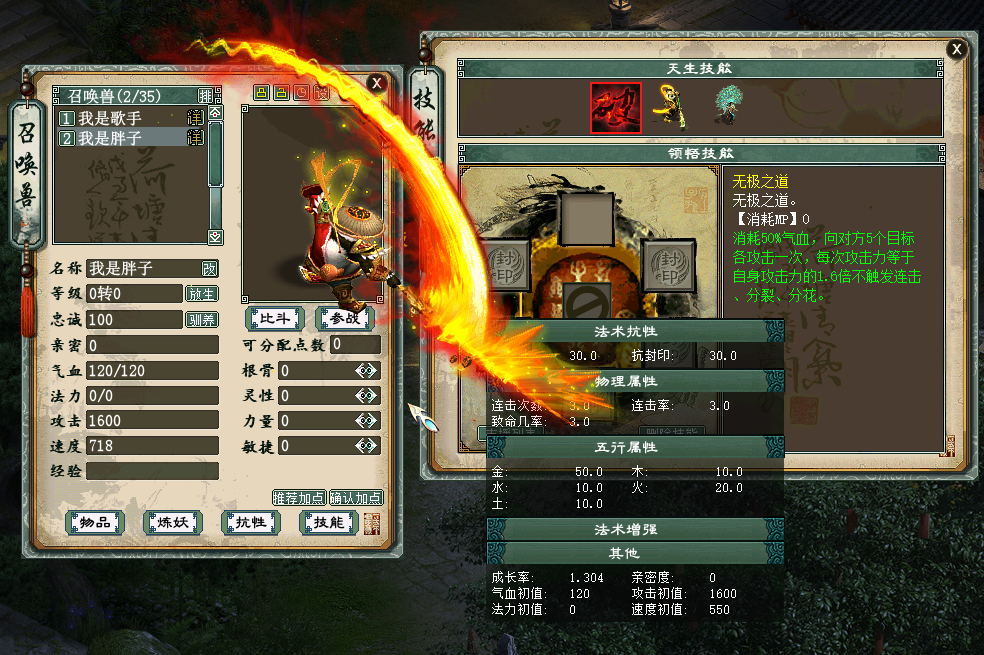This screenshot has height=655, width=984.
Task: Release the beast with the 放生 button
Action: click(x=201, y=294)
